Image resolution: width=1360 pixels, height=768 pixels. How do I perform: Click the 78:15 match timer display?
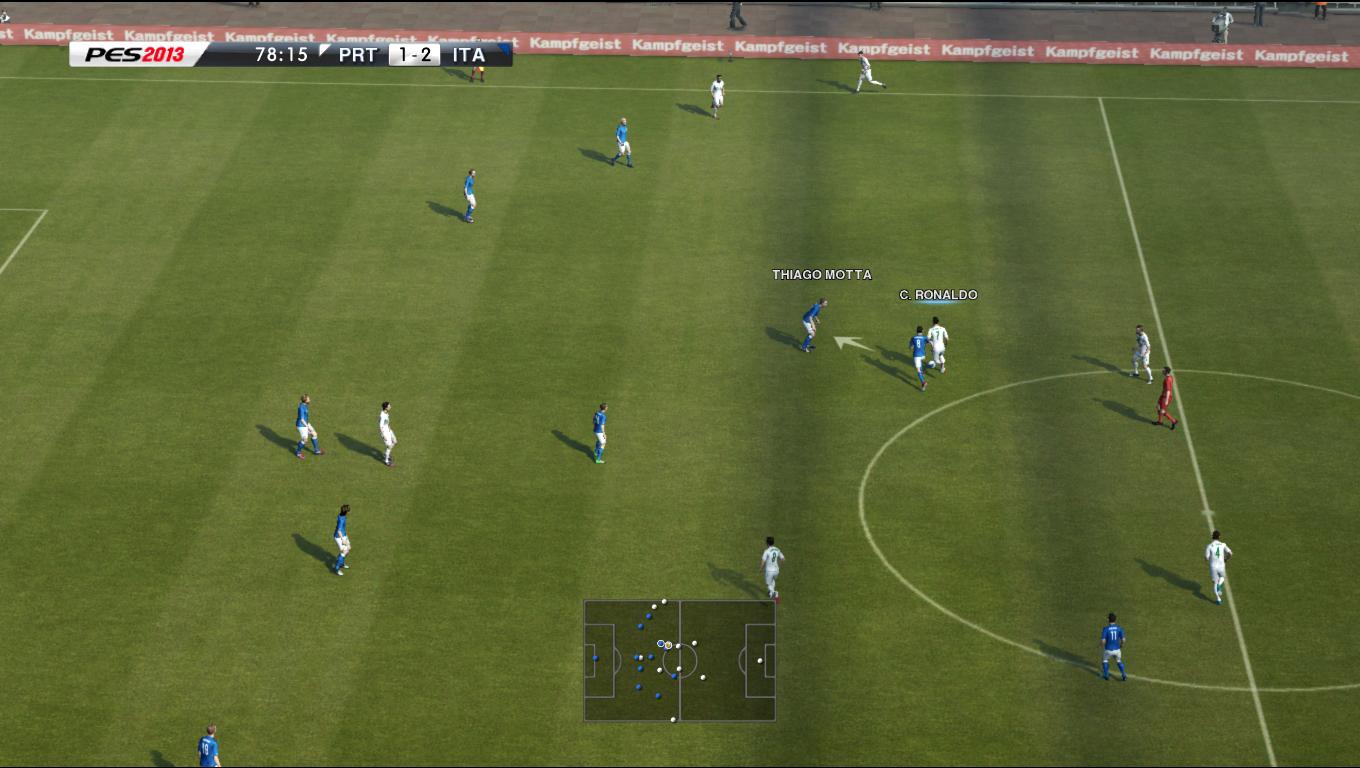click(x=281, y=55)
